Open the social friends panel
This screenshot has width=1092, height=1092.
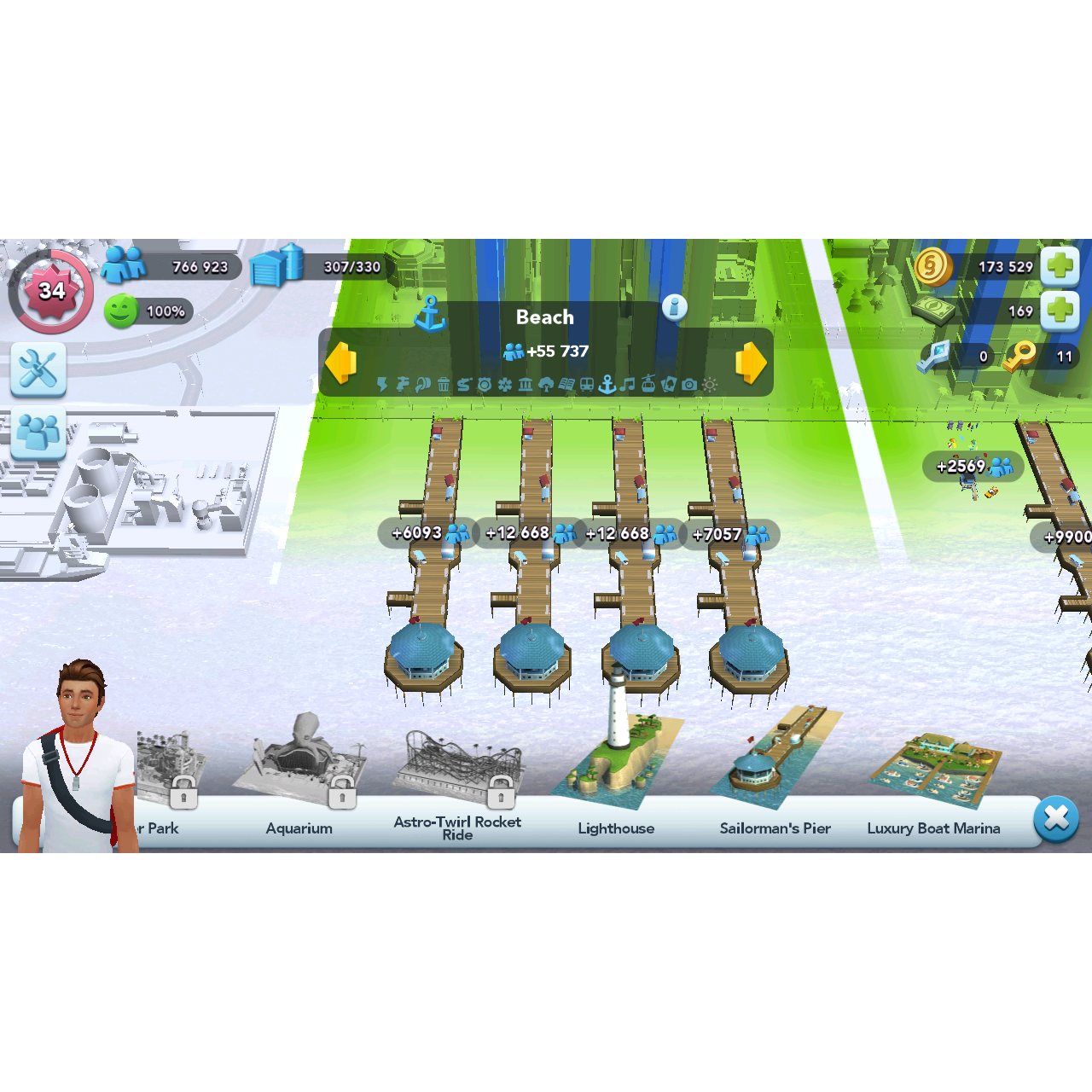coord(38,433)
